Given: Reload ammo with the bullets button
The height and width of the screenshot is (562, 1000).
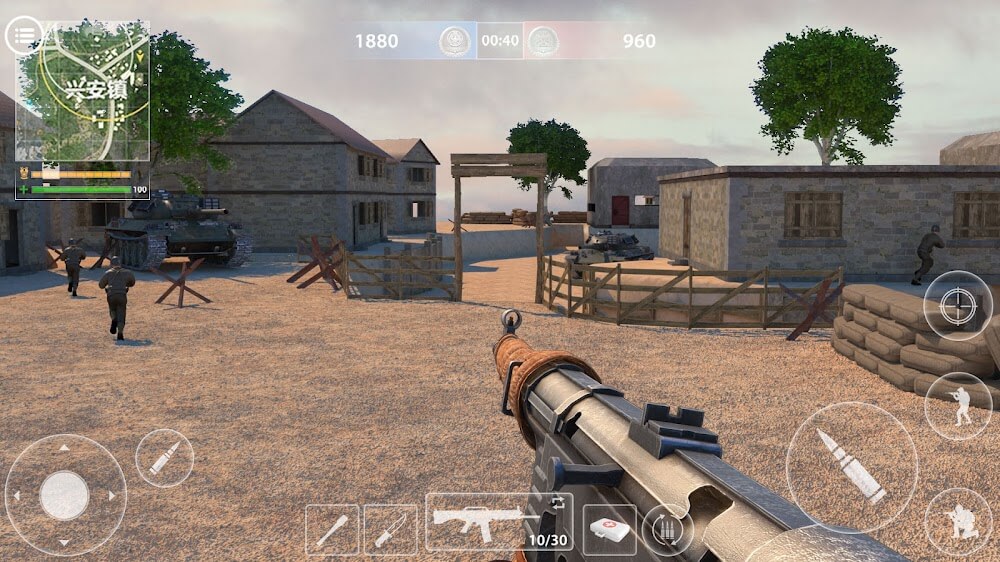Looking at the screenshot, I should pos(668,528).
